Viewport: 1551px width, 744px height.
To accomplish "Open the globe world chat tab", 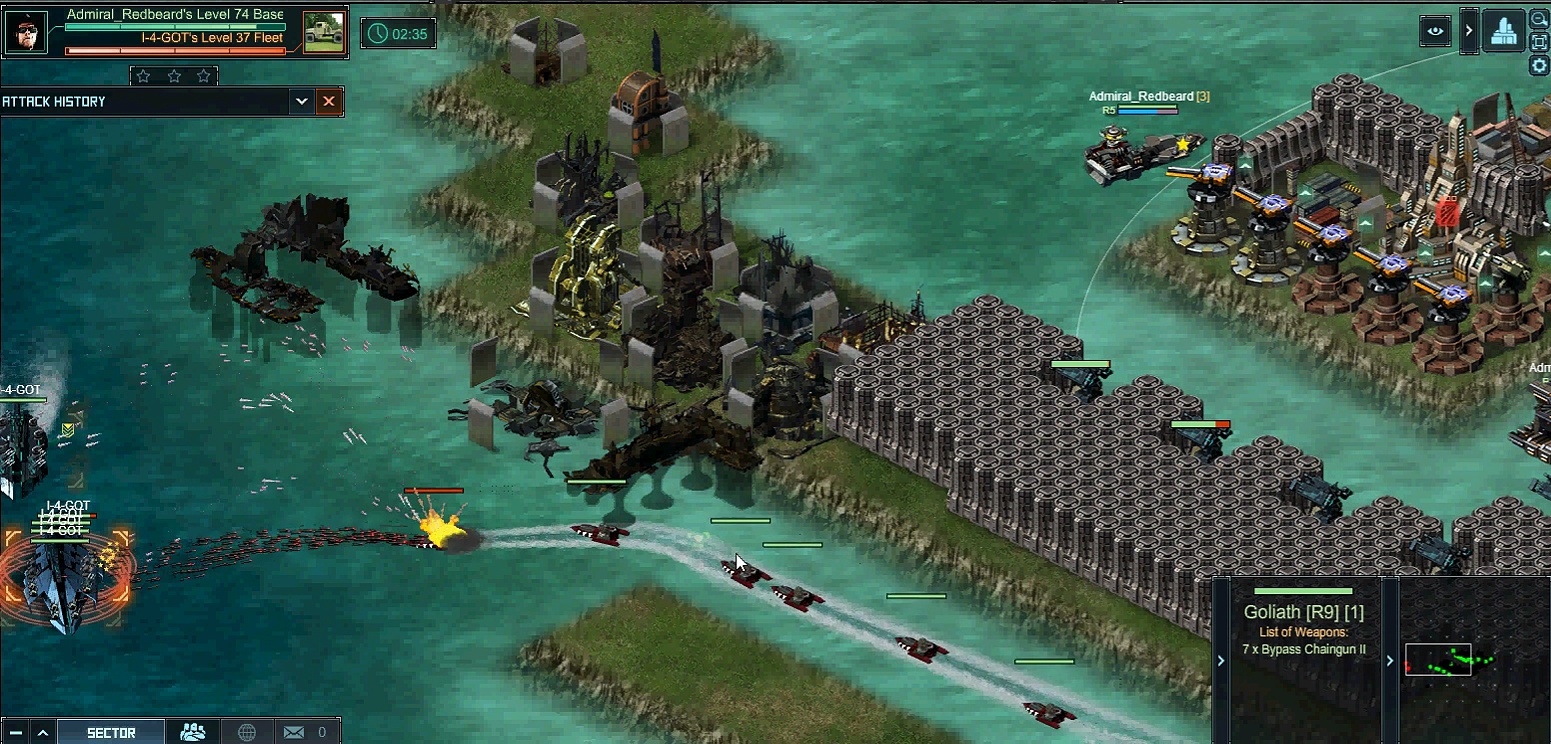I will (x=247, y=732).
